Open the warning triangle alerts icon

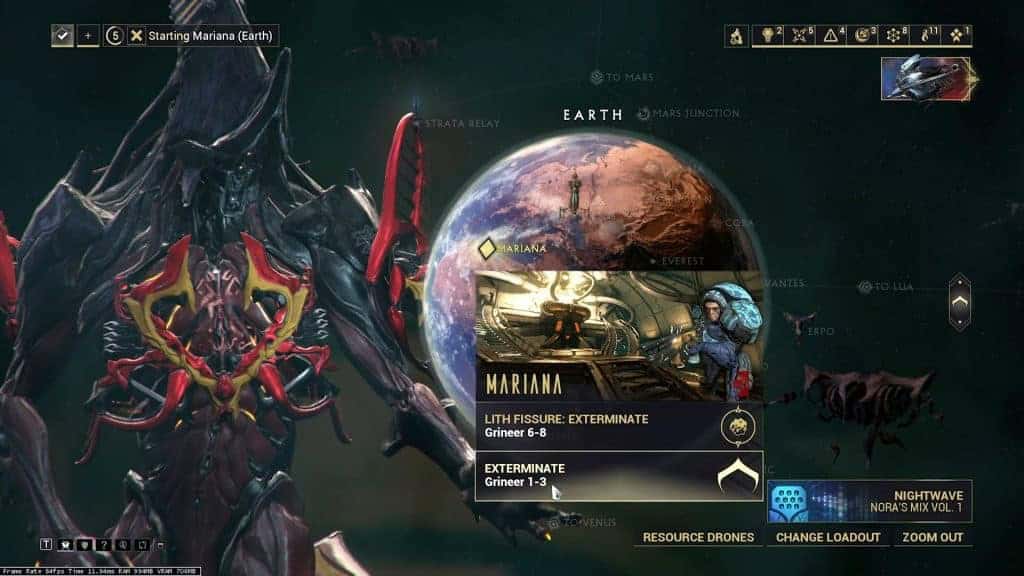(832, 36)
